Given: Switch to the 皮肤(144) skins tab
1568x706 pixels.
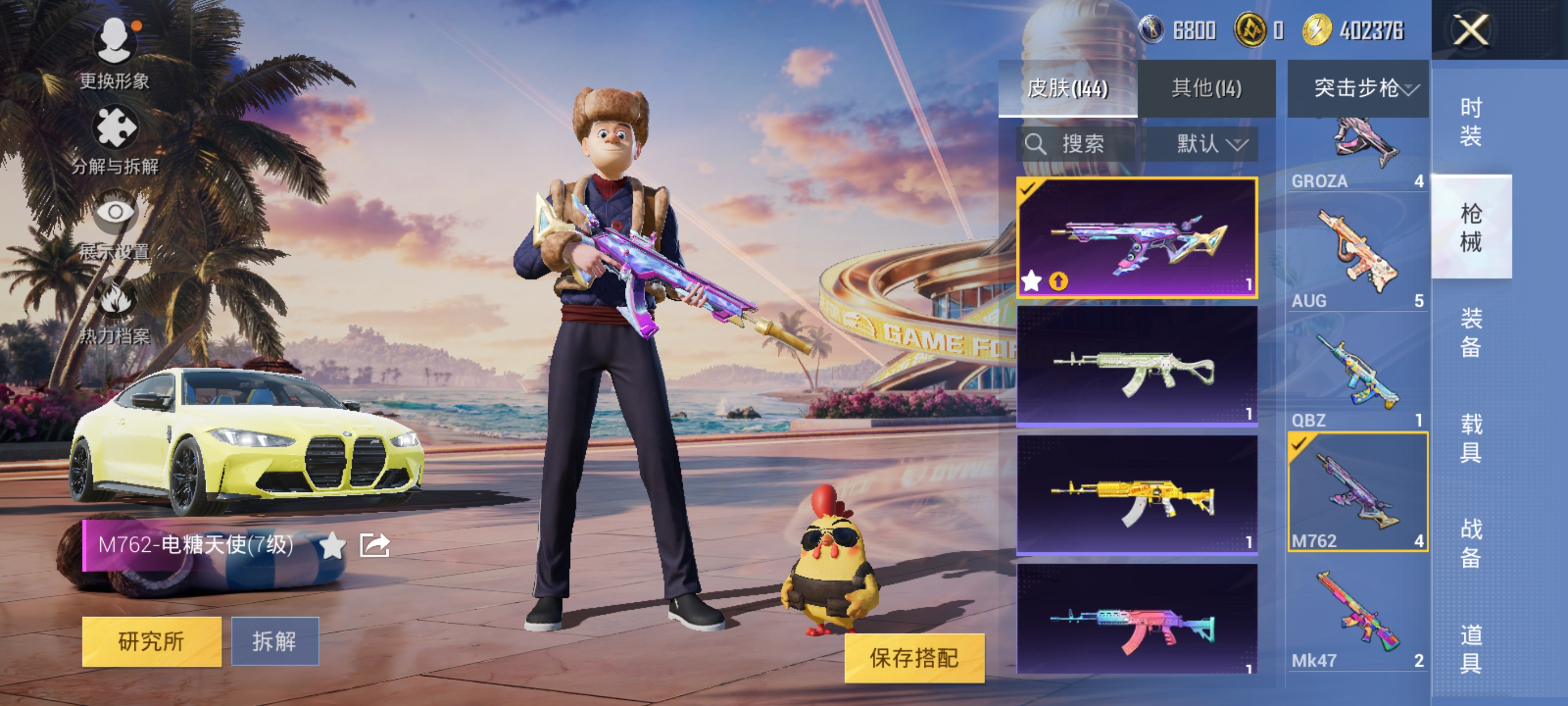Looking at the screenshot, I should coord(1067,89).
